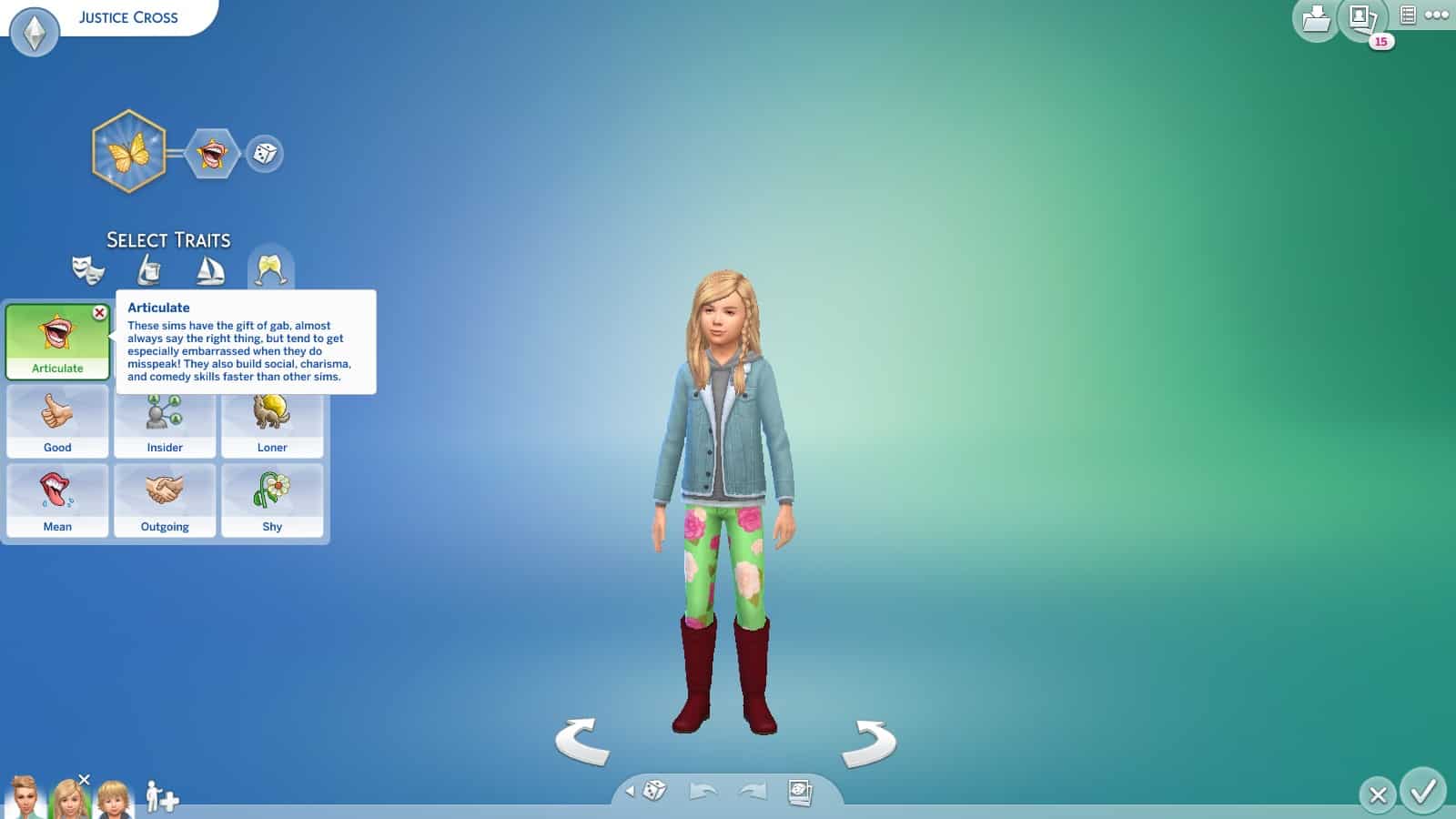Switch to the champagne glasses social category
Image resolution: width=1456 pixels, height=819 pixels.
[x=271, y=269]
